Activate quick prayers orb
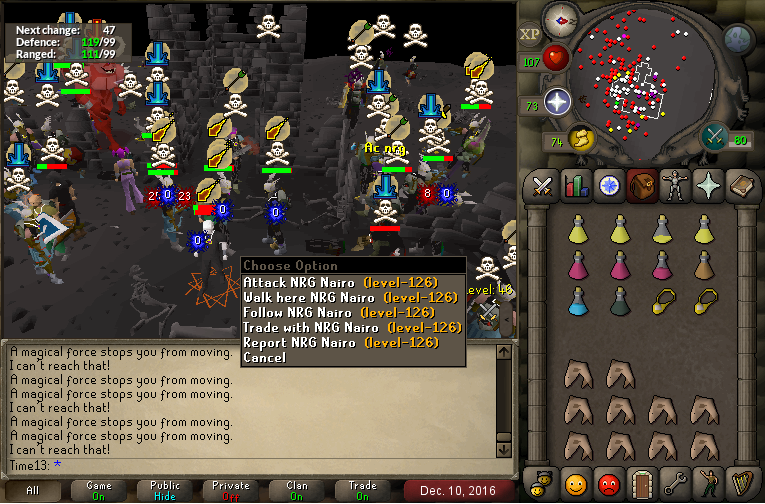 [x=557, y=102]
